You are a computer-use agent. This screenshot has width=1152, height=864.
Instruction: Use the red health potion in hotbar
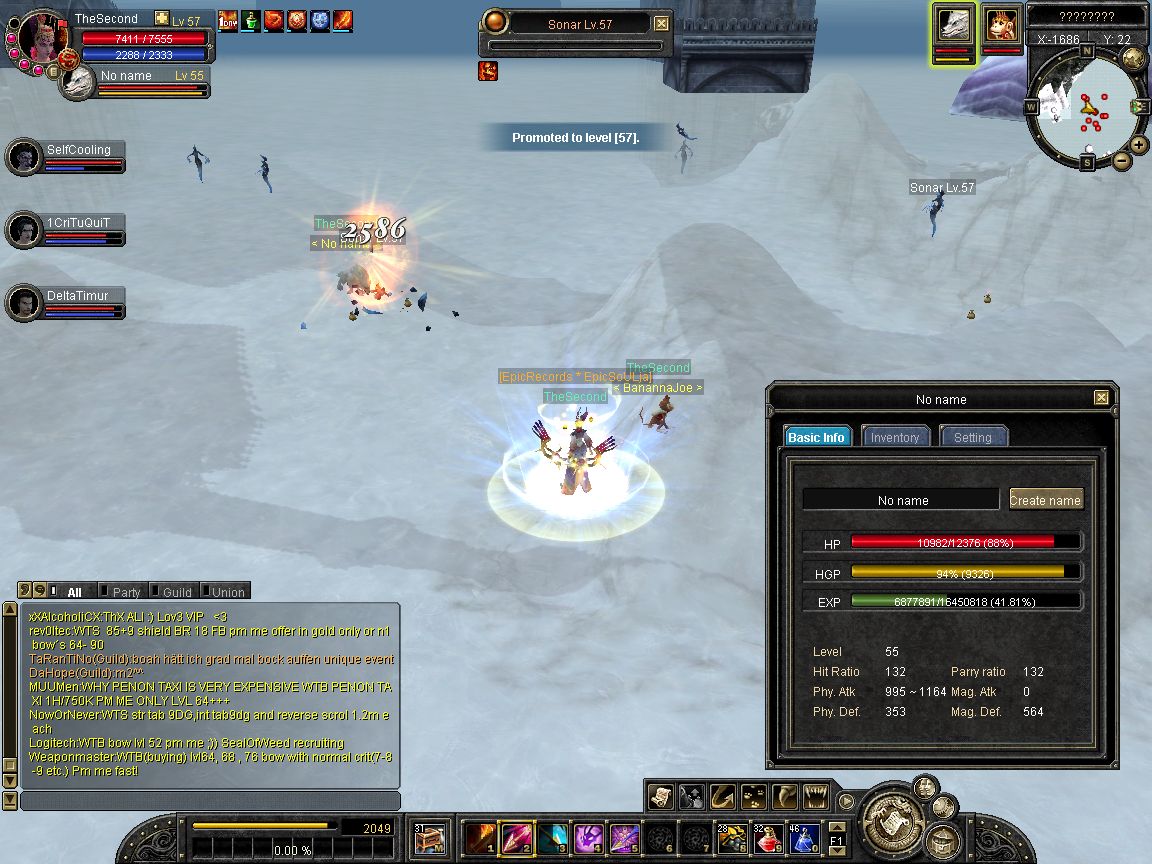pos(768,838)
